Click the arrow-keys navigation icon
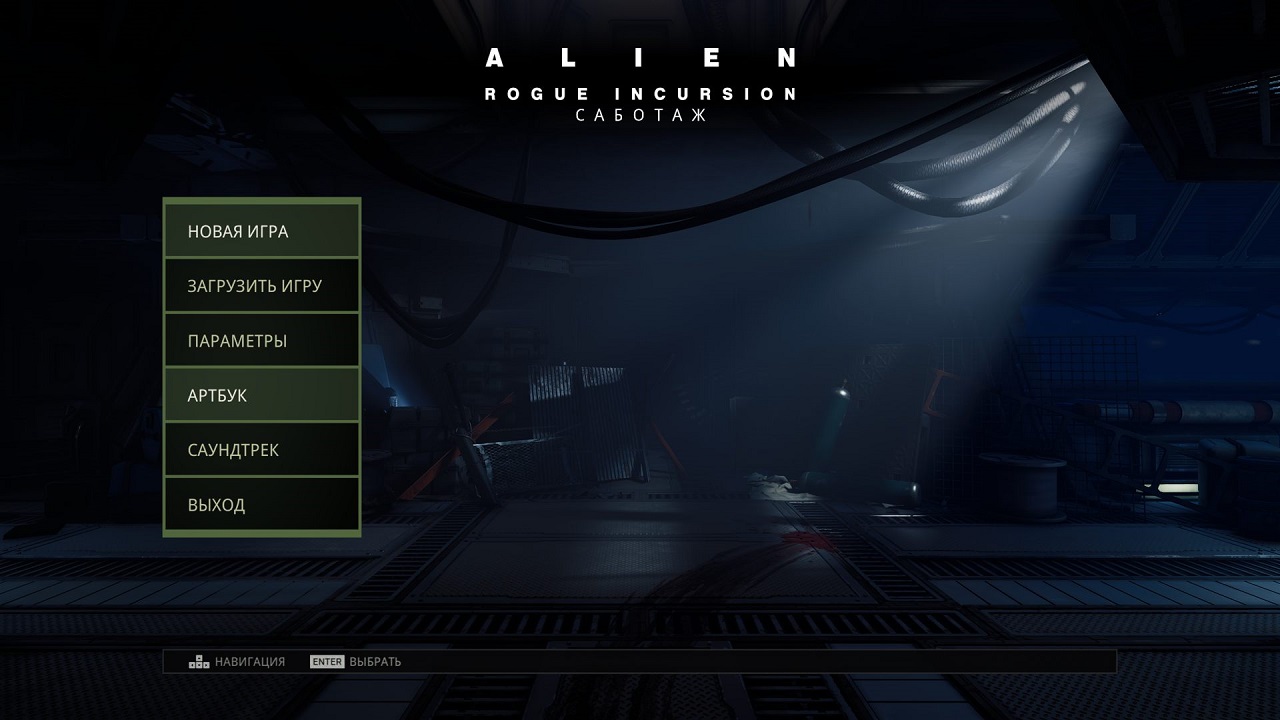1280x720 pixels. [194, 660]
